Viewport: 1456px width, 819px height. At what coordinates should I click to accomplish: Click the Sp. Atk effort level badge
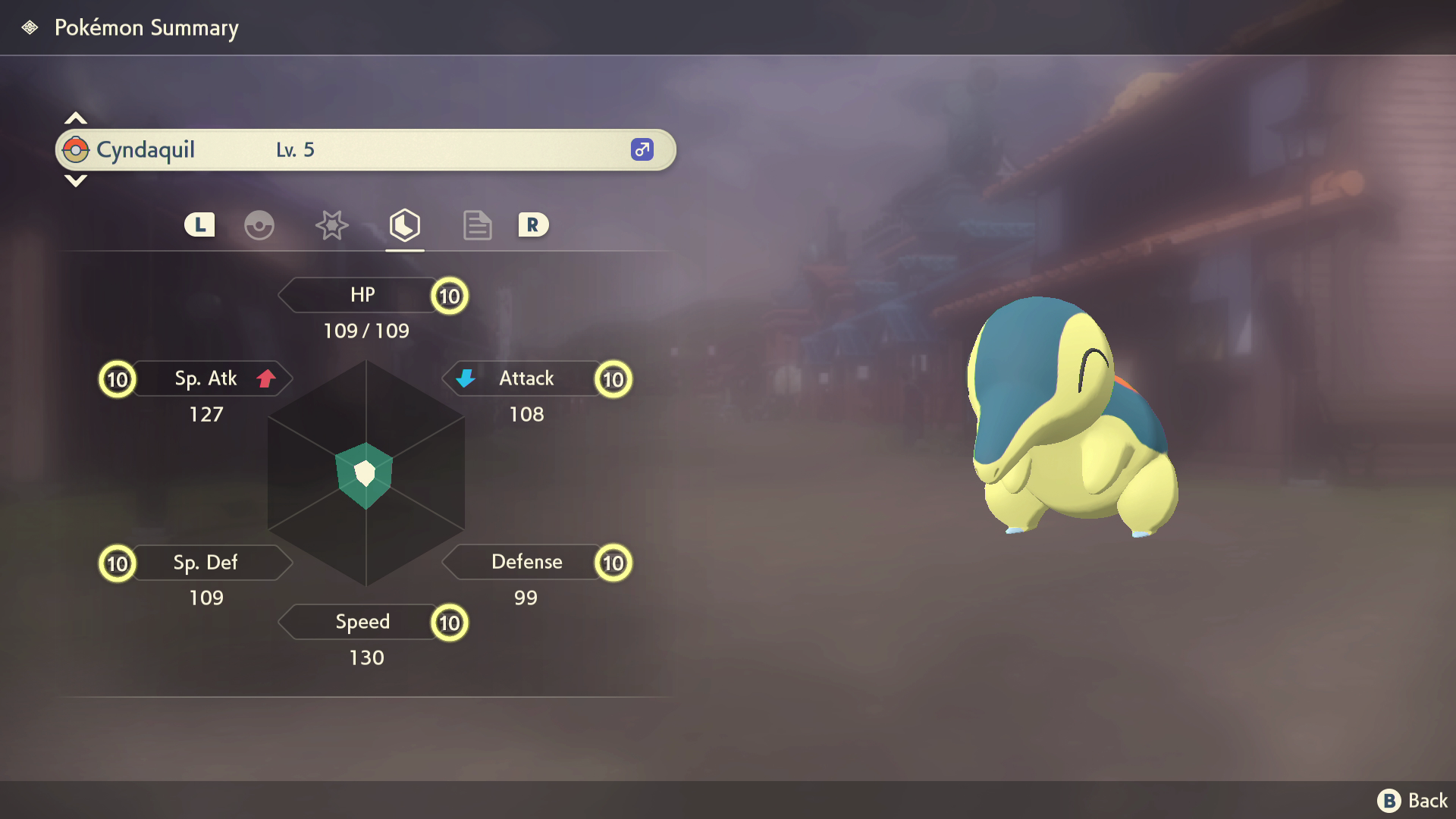point(118,379)
